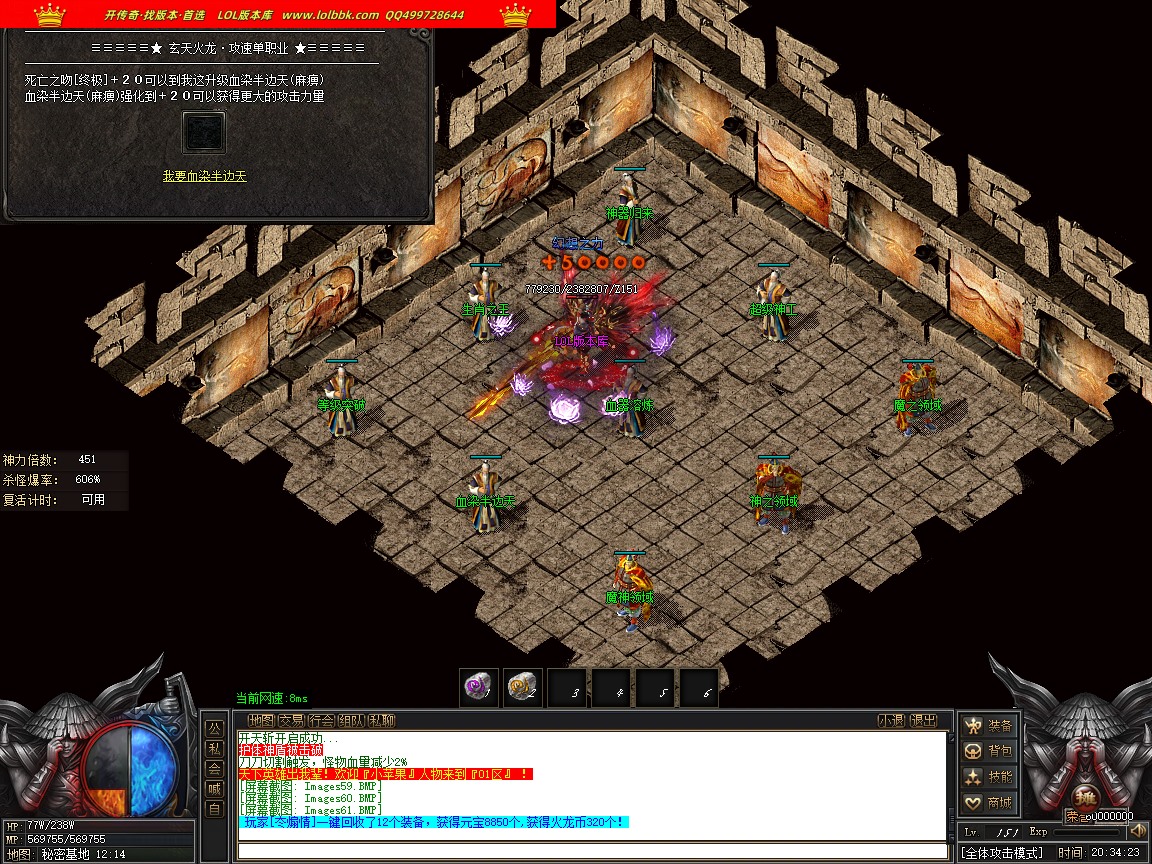Focus the chat text input field

tap(592, 851)
